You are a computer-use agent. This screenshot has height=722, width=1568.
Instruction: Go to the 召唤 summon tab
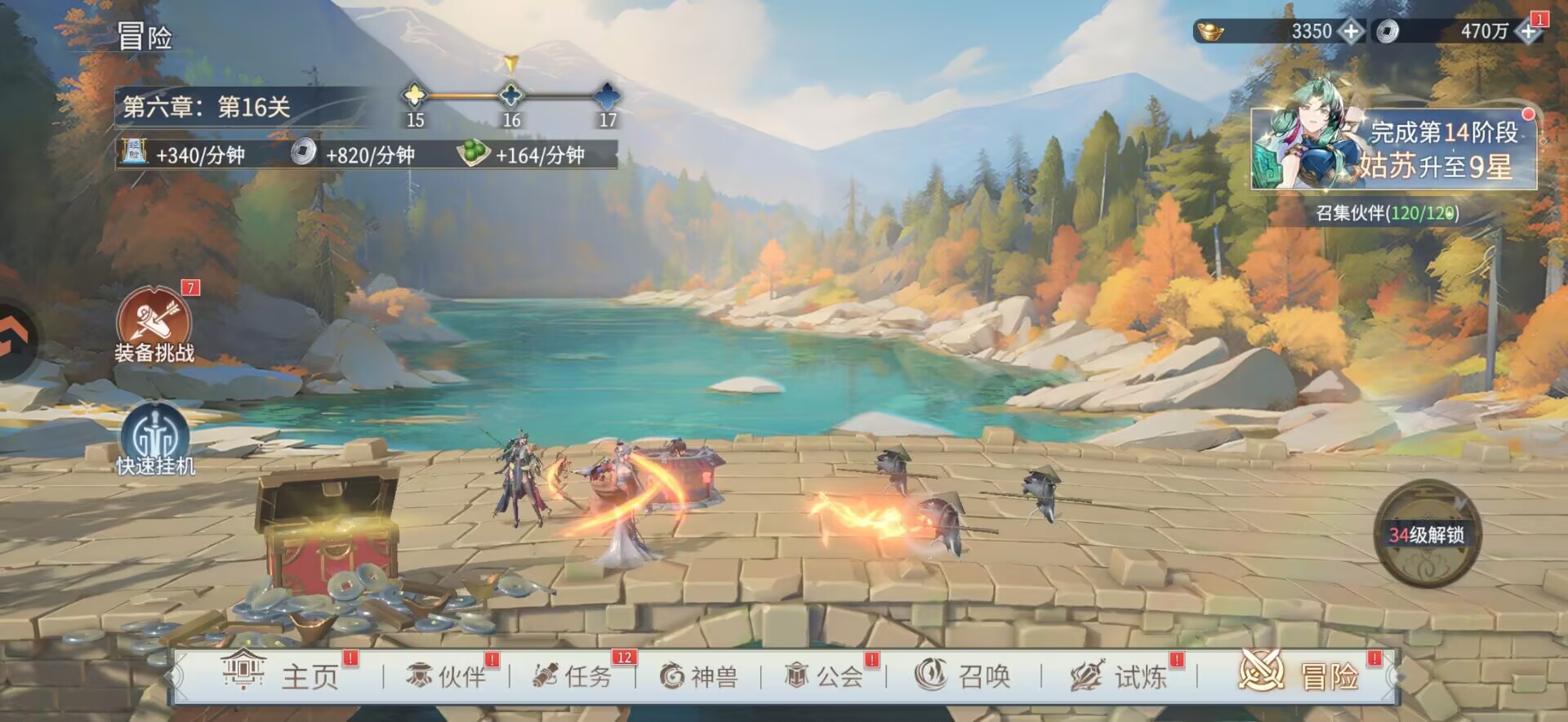click(x=963, y=676)
